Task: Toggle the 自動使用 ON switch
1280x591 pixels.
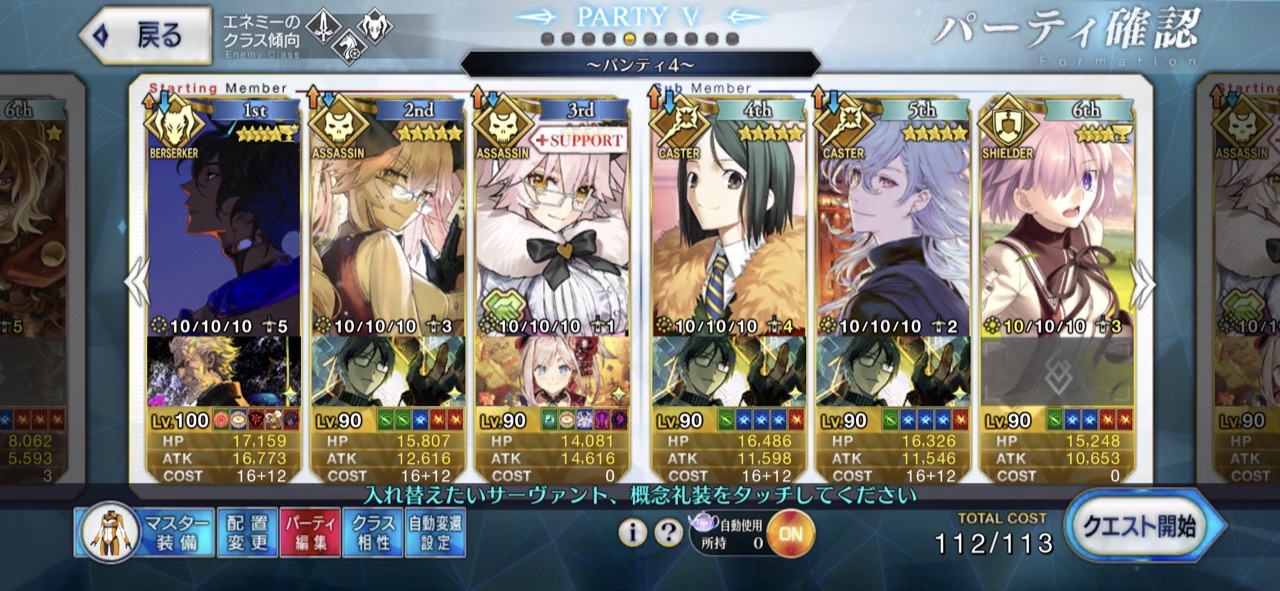Action: tap(790, 533)
